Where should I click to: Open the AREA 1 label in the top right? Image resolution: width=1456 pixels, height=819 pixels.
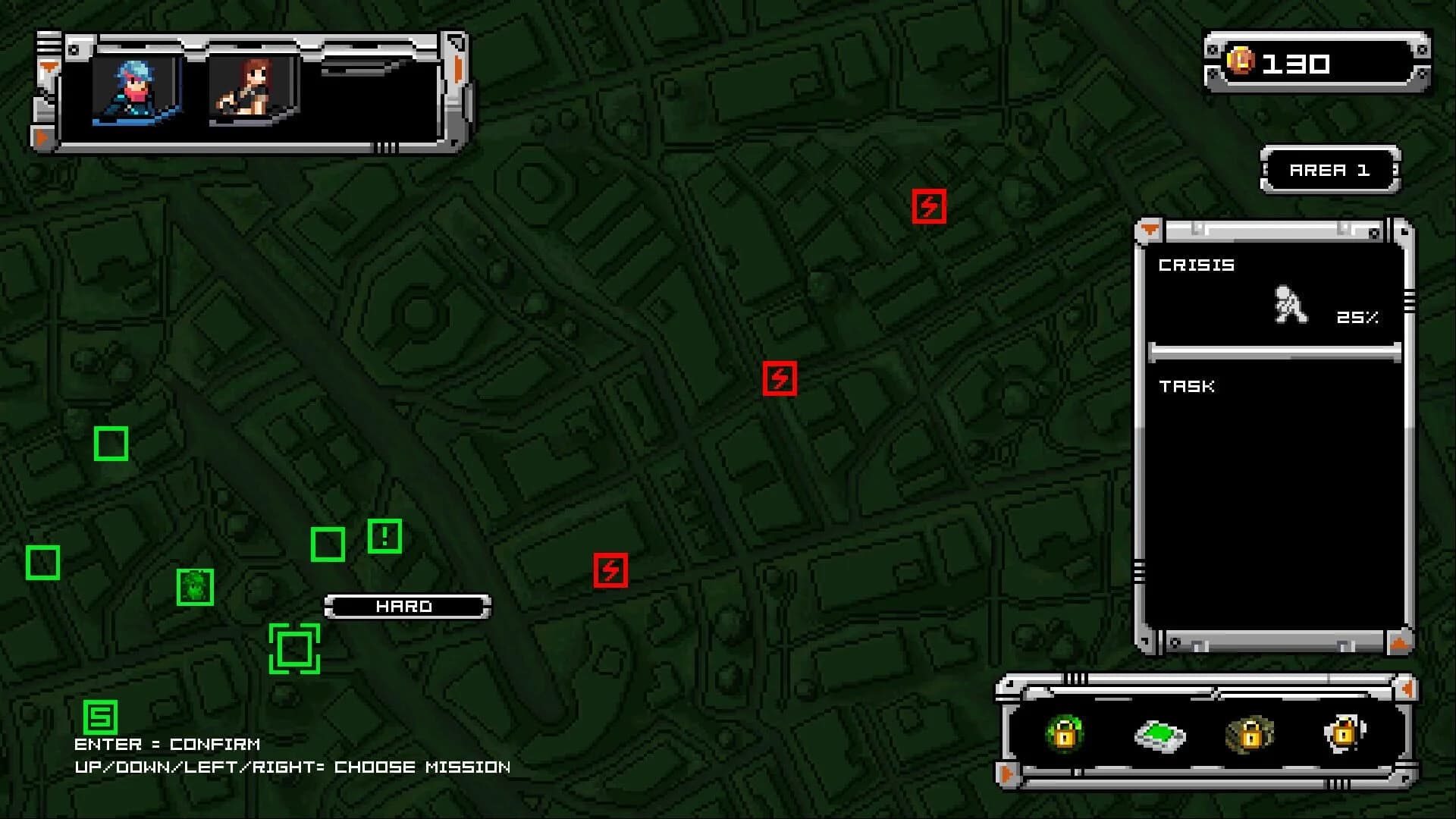[x=1329, y=171]
